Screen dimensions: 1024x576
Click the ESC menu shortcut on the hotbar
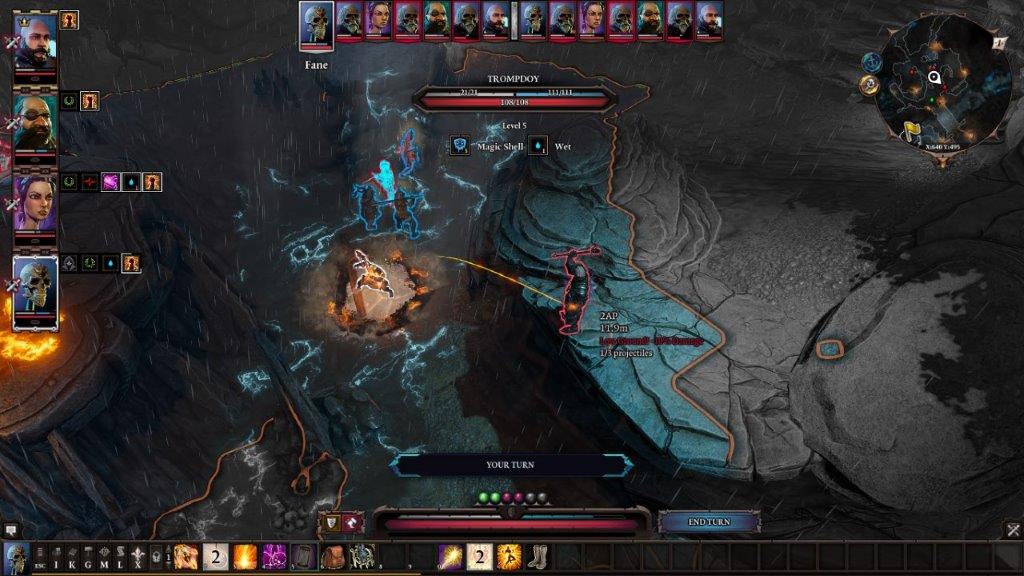40,557
